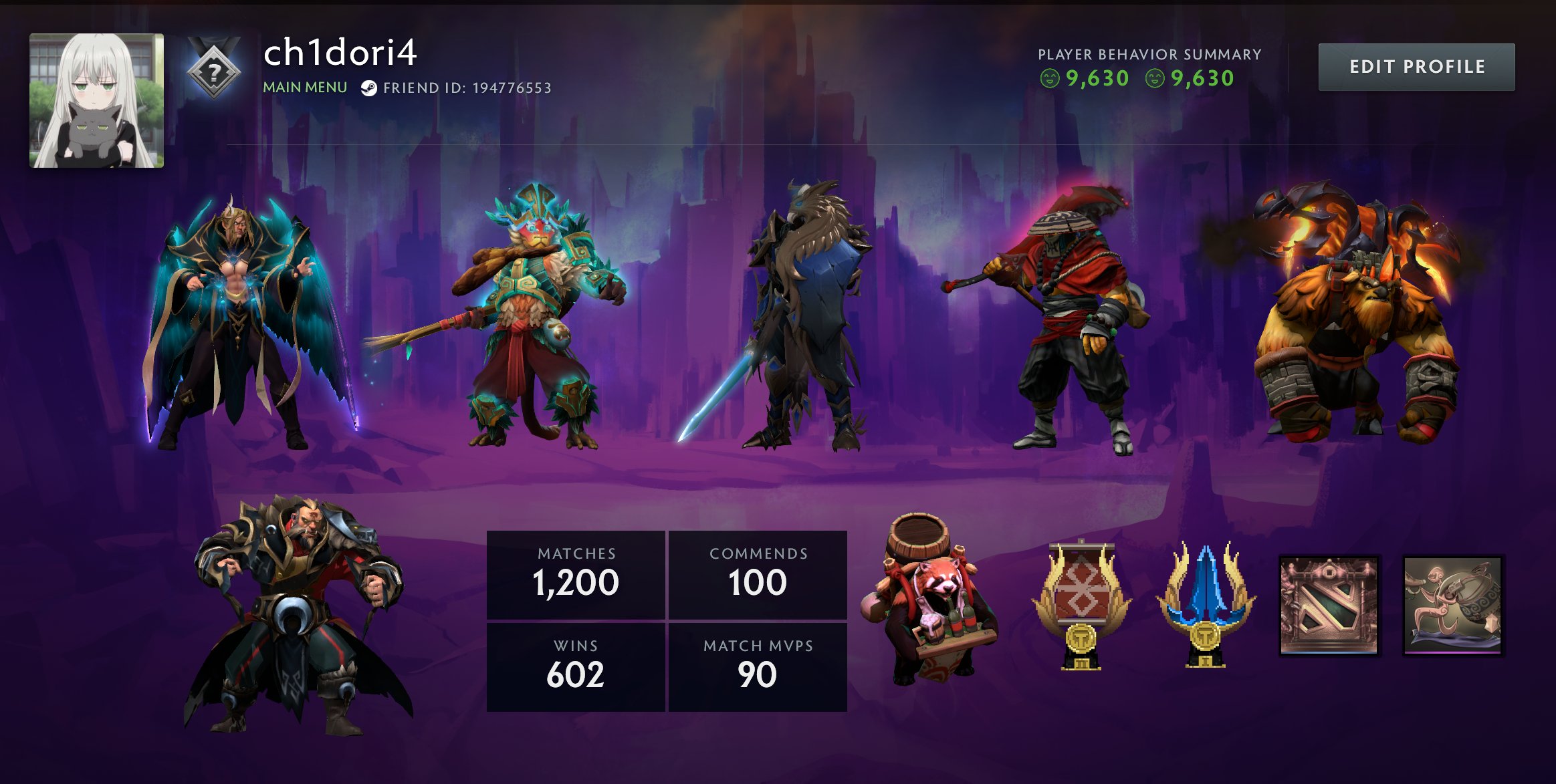The width and height of the screenshot is (1556, 784).
Task: Select the winged Invoker hero showcase
Action: (x=244, y=321)
